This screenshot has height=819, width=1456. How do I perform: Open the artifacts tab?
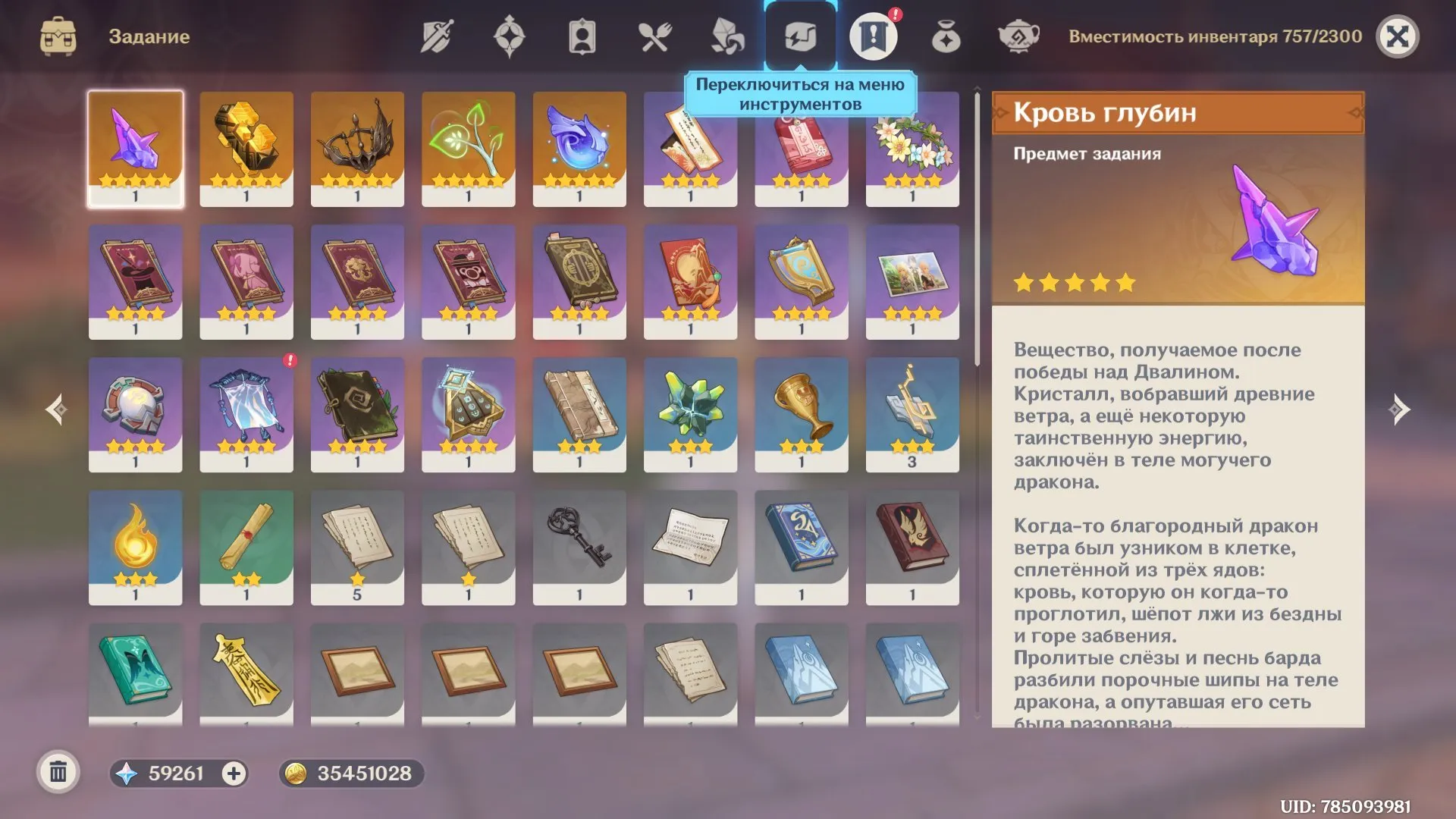pyautogui.click(x=510, y=34)
